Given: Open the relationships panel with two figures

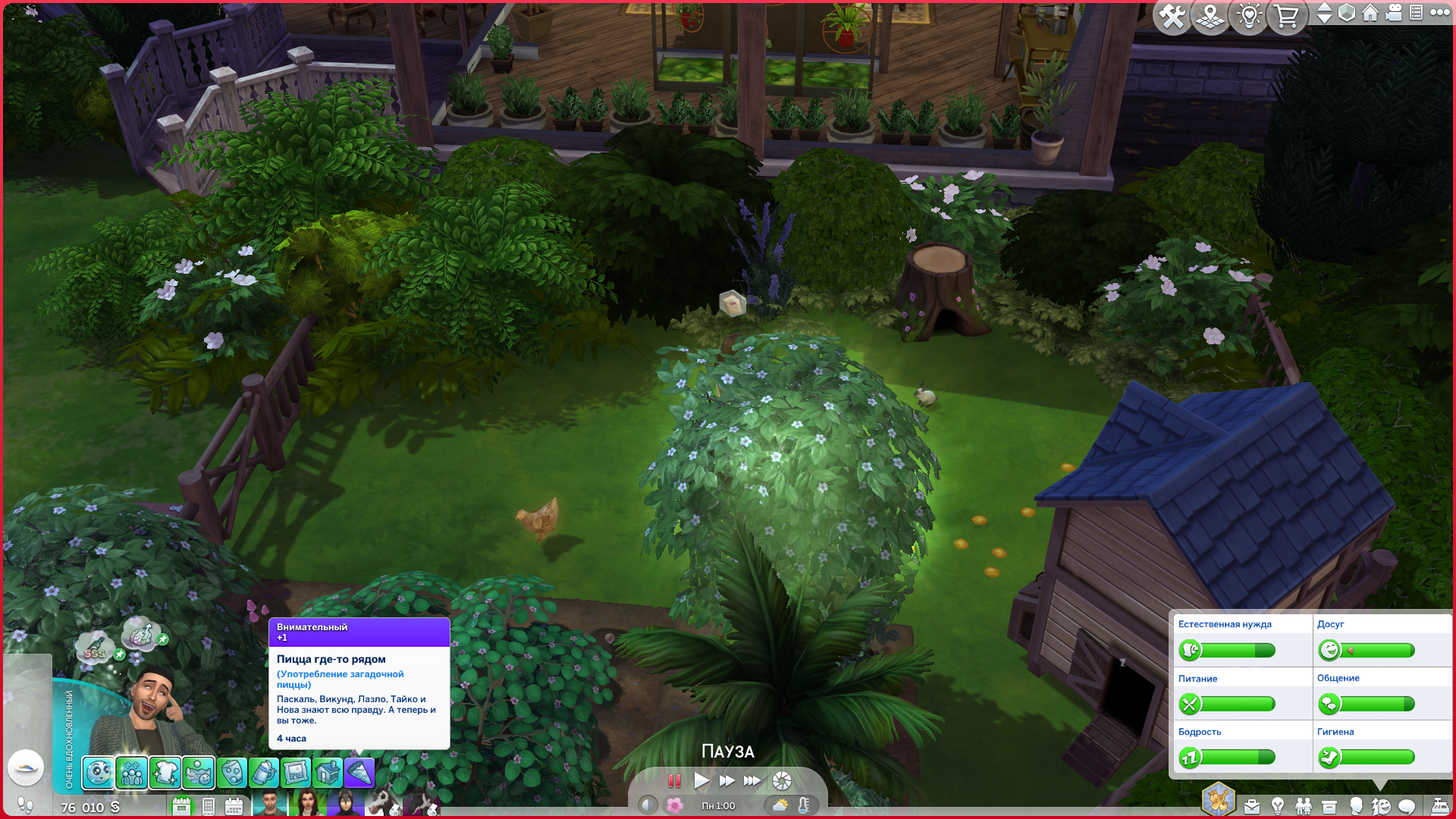Looking at the screenshot, I should [1304, 806].
